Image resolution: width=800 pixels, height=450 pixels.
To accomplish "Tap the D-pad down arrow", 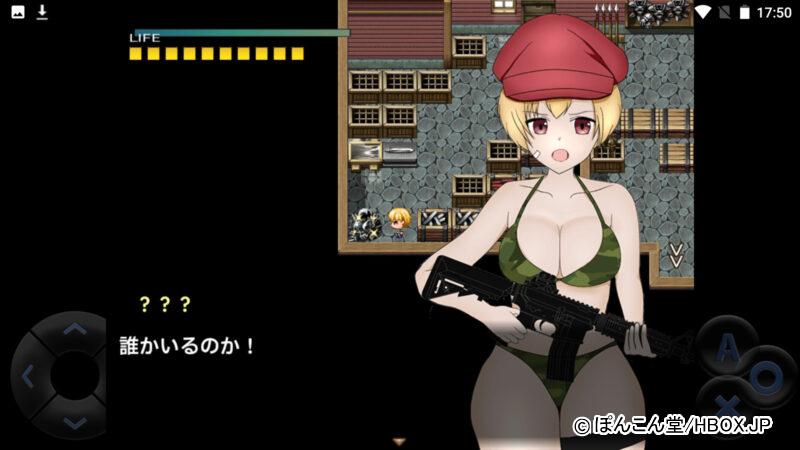I will pos(73,423).
